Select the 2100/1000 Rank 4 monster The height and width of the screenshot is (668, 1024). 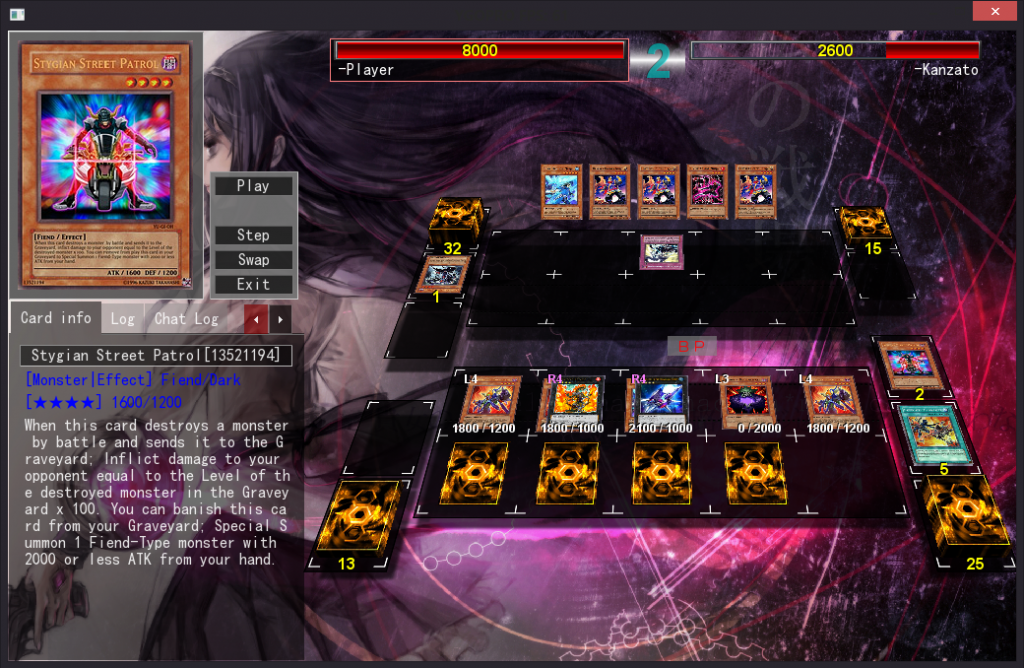click(658, 401)
